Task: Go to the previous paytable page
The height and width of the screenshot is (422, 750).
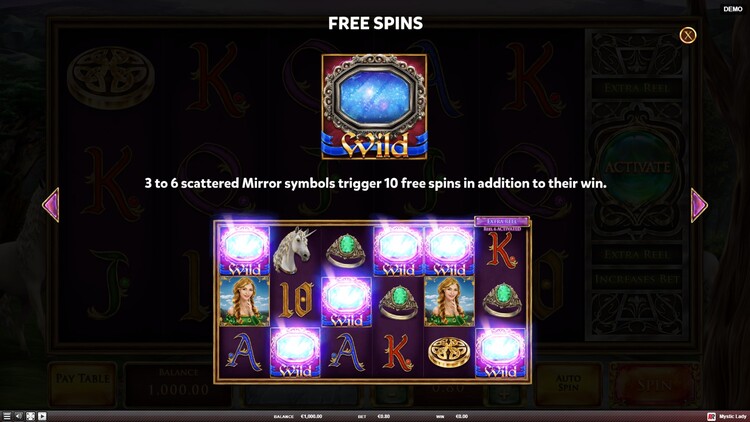Action: click(x=50, y=205)
